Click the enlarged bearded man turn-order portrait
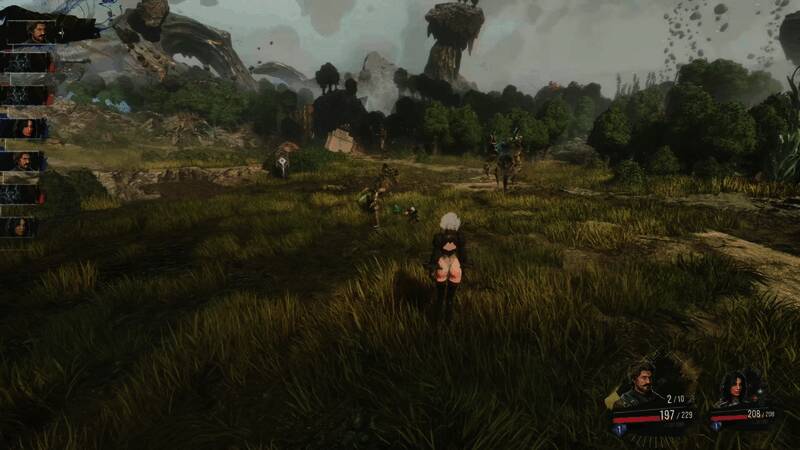 click(37, 31)
